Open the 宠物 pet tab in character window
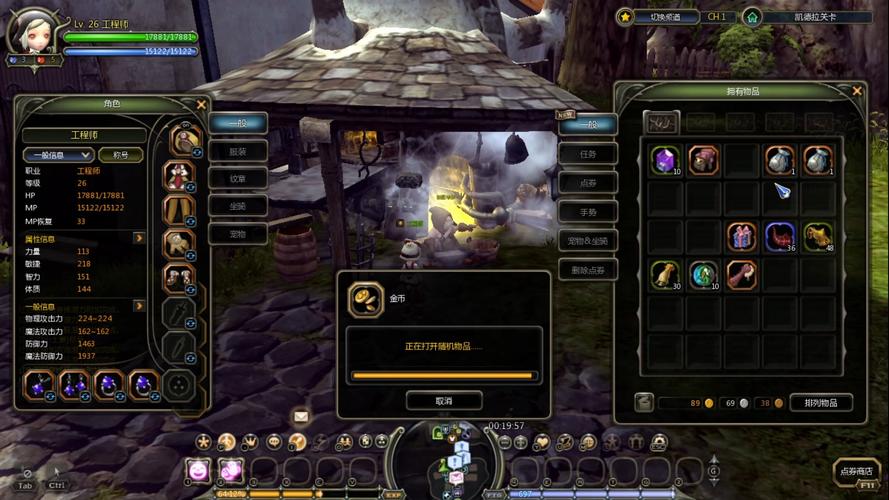Viewport: 889px width, 500px height. [x=238, y=234]
